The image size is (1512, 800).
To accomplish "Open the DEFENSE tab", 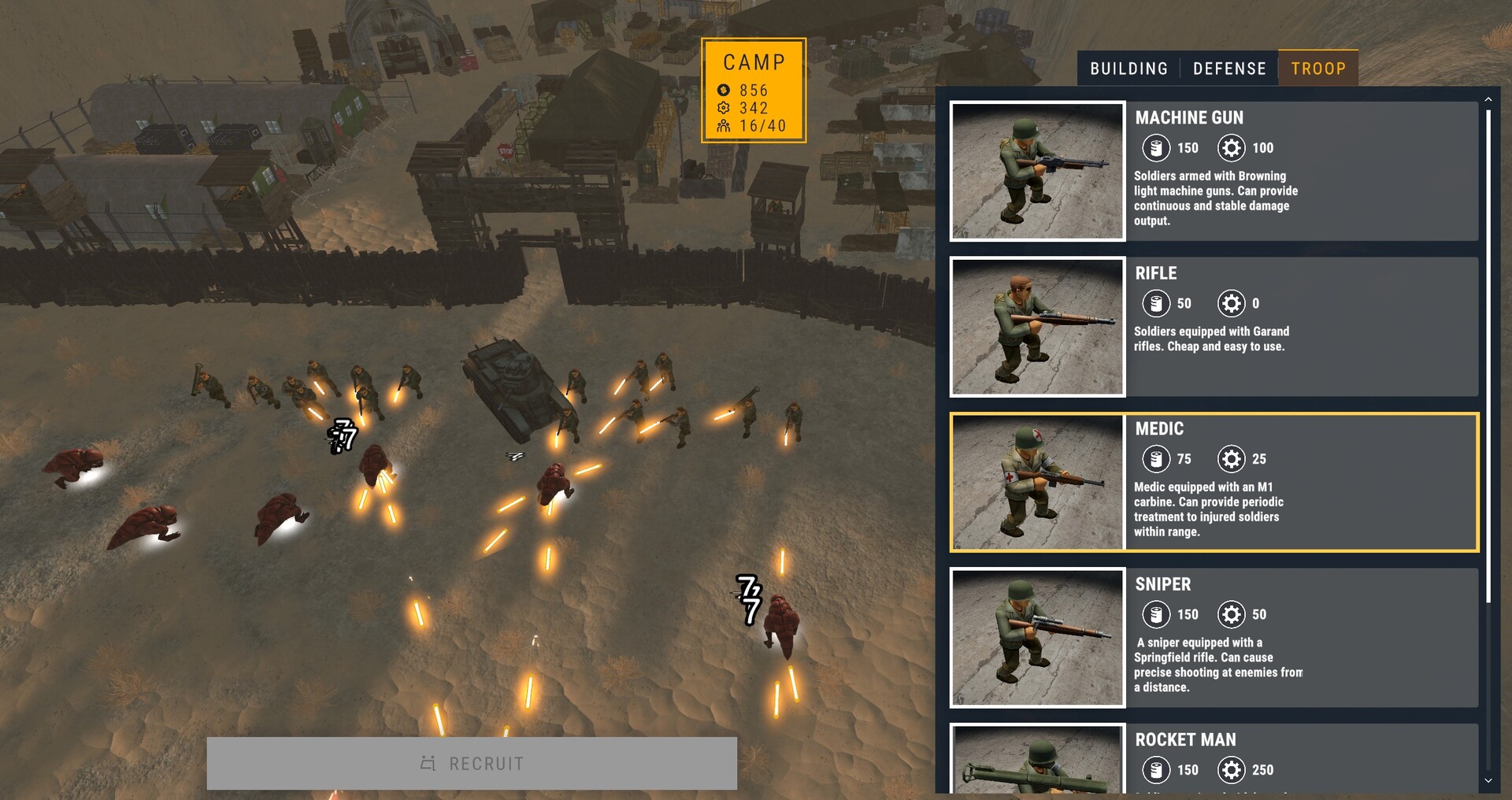I will tap(1230, 69).
